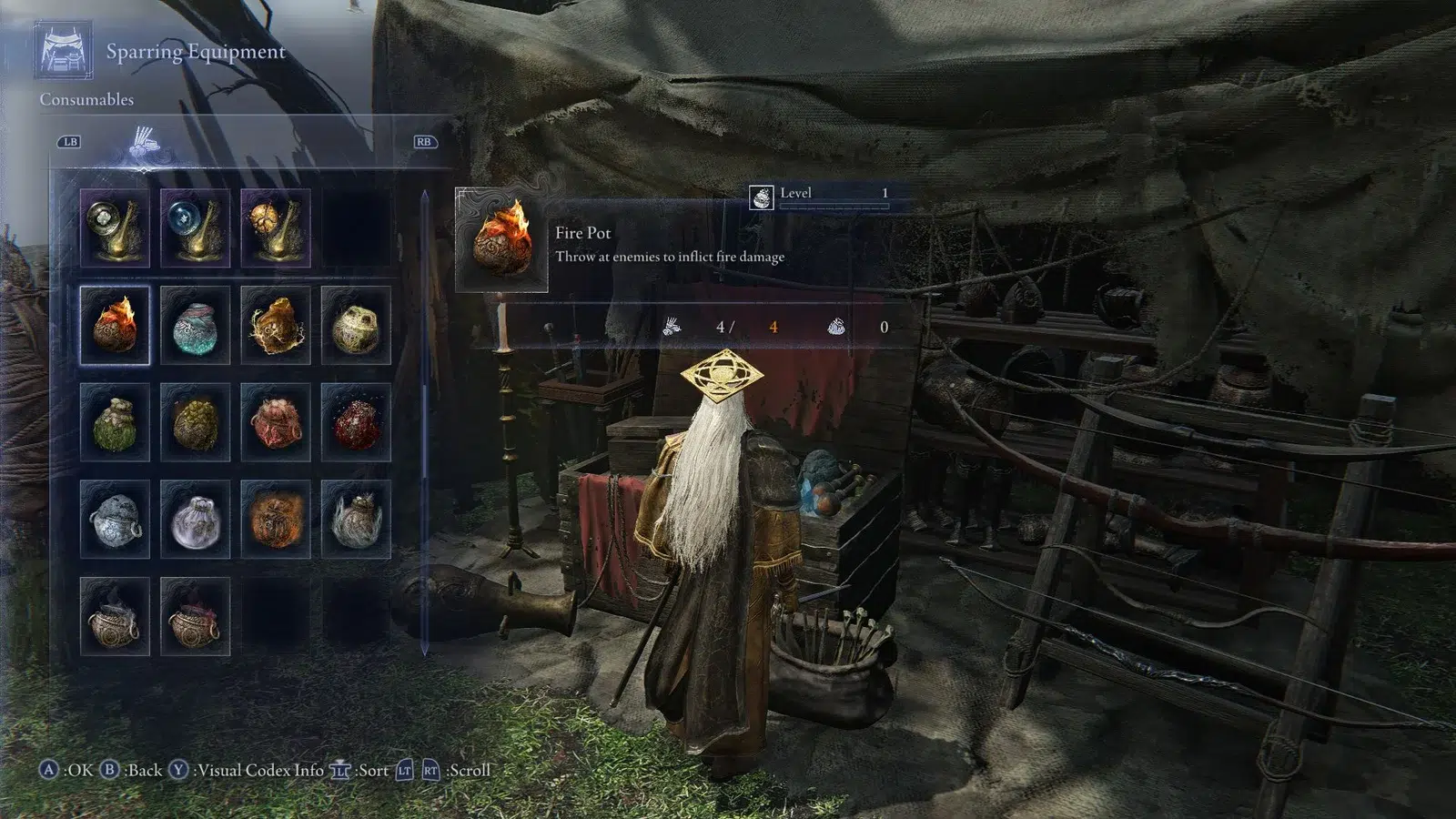Select the crackling lightning pot
The image size is (1456, 819).
pos(276,325)
